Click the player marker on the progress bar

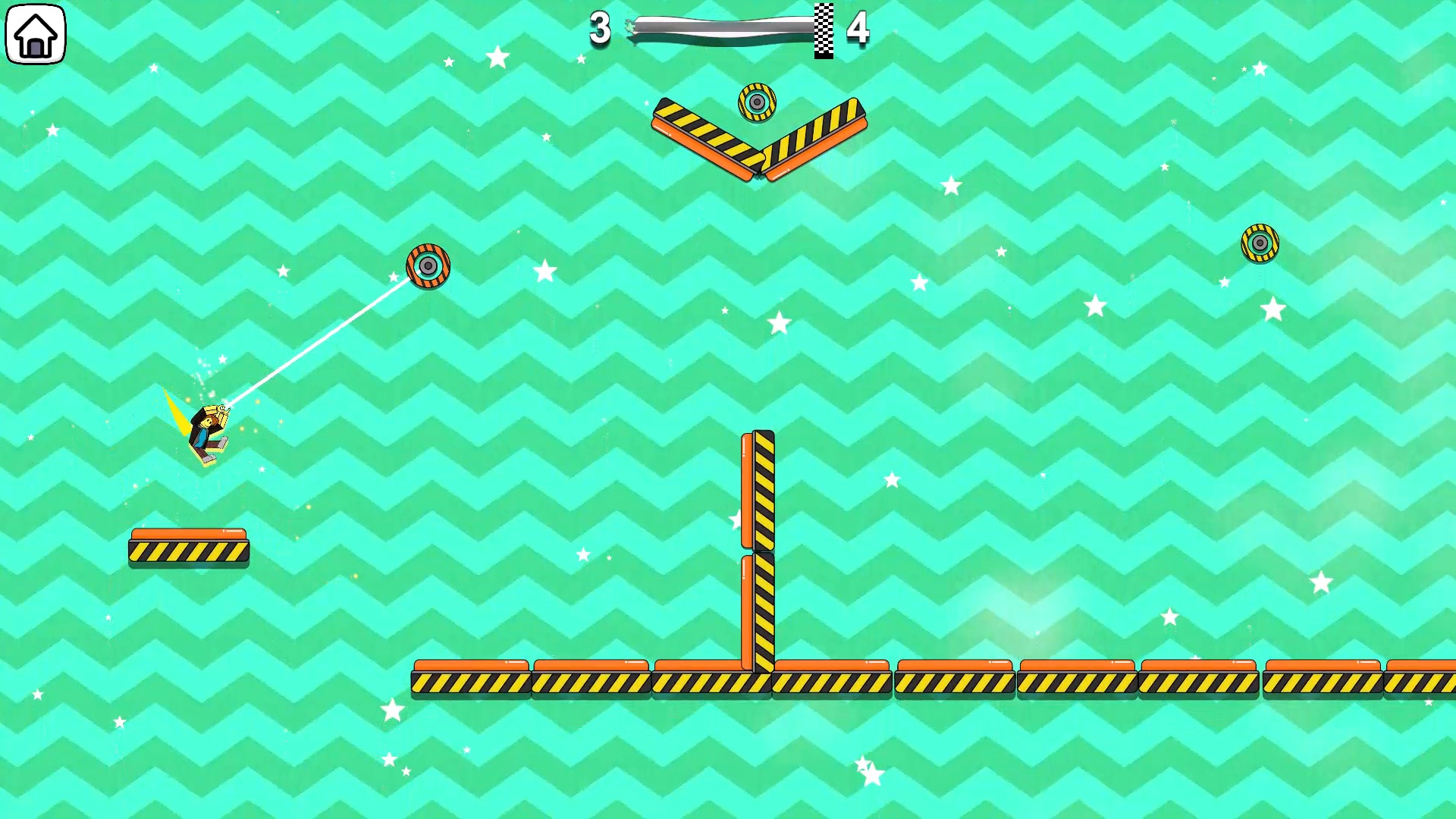(x=632, y=27)
